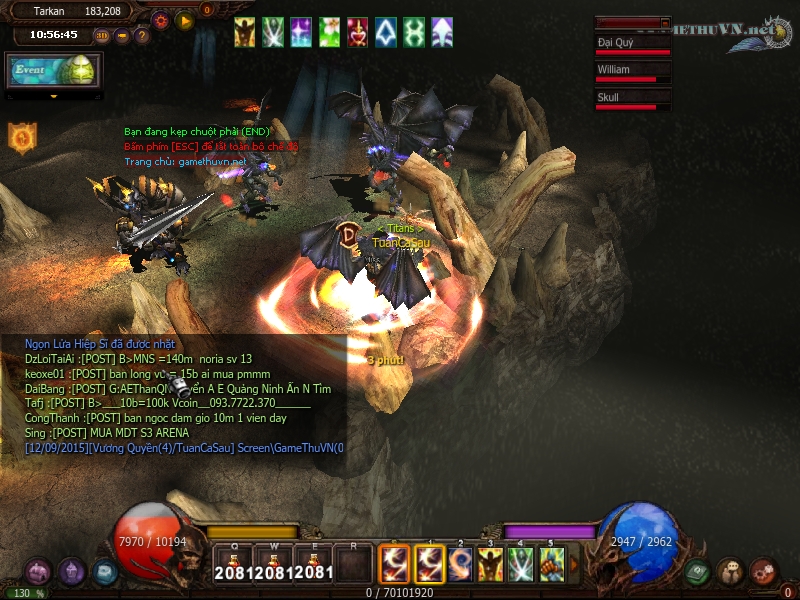This screenshot has width=800, height=600.
Task: Open the question mark help button
Action: pos(142,36)
